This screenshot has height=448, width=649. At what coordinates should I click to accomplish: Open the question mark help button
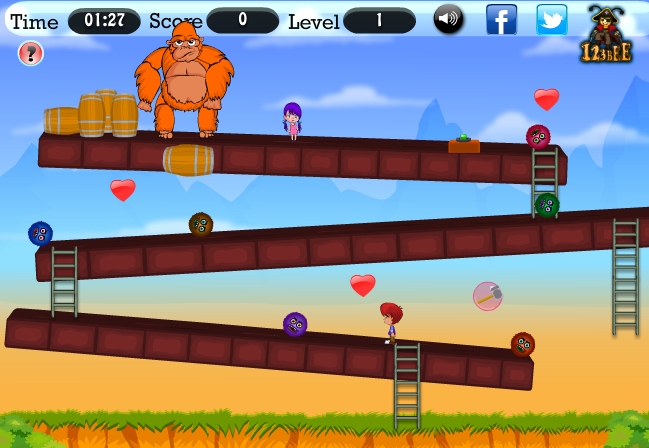pos(31,53)
